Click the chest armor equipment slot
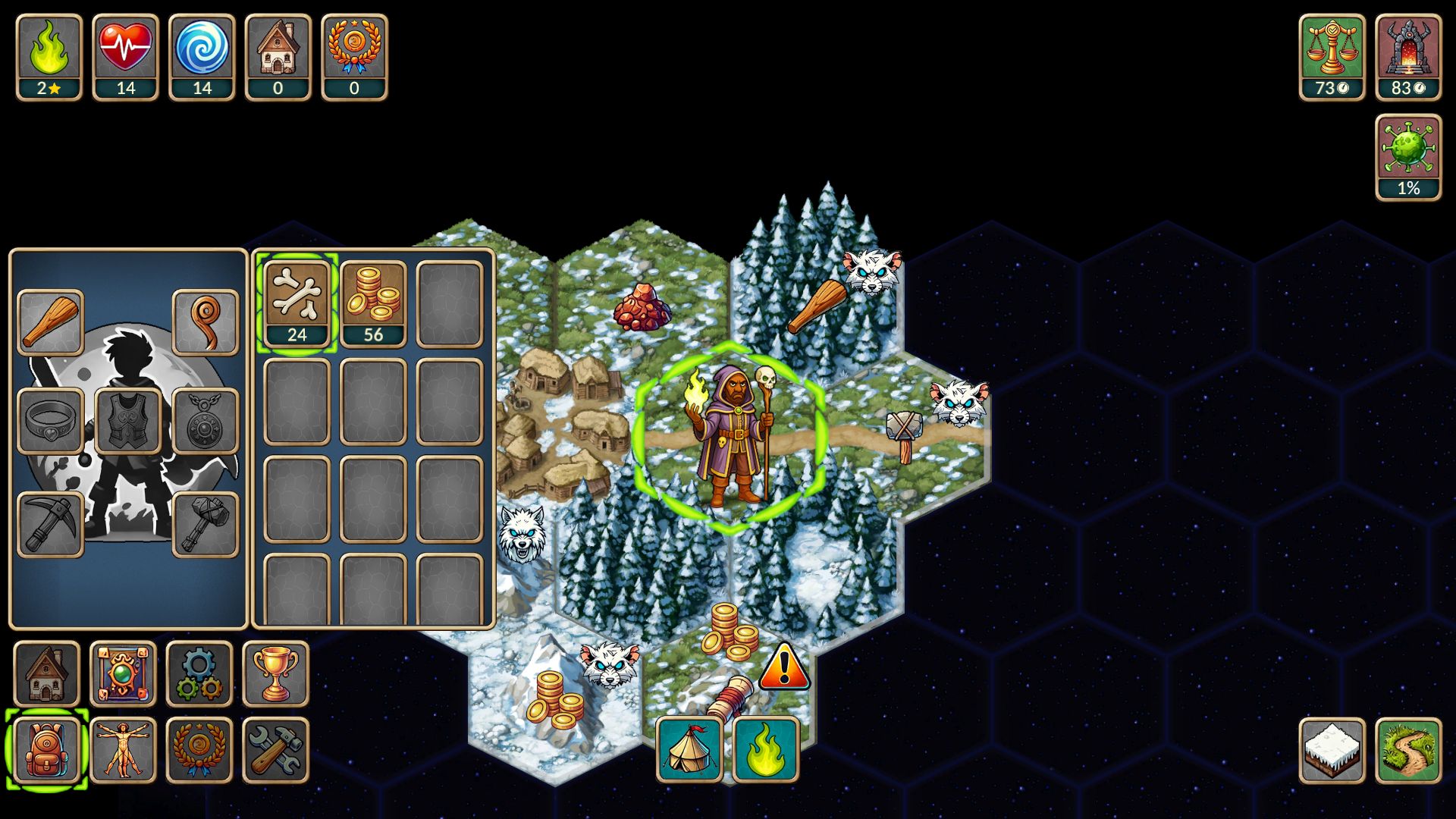This screenshot has height=819, width=1456. click(x=127, y=421)
